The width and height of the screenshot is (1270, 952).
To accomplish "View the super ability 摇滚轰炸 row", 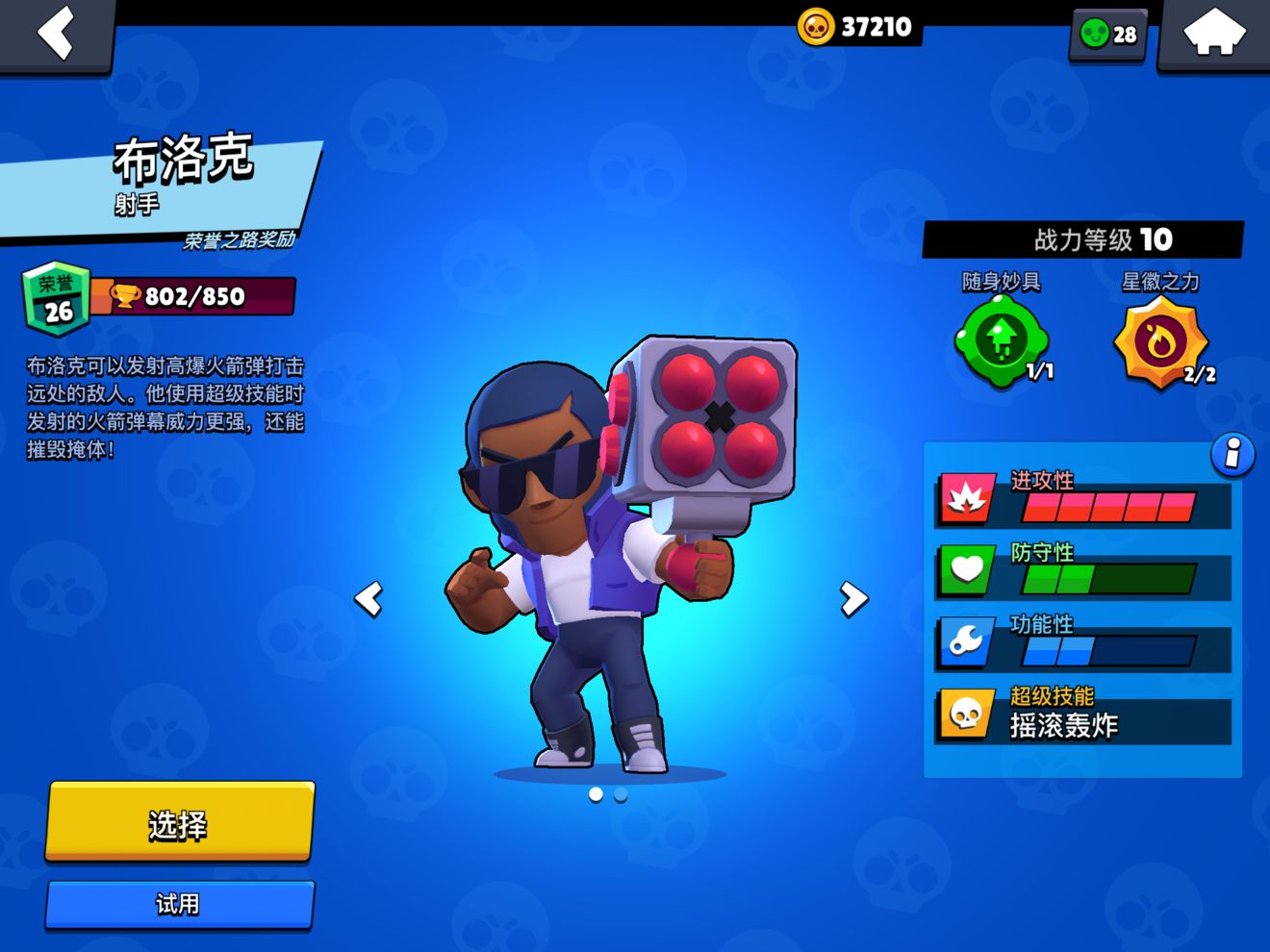I will (x=1082, y=716).
